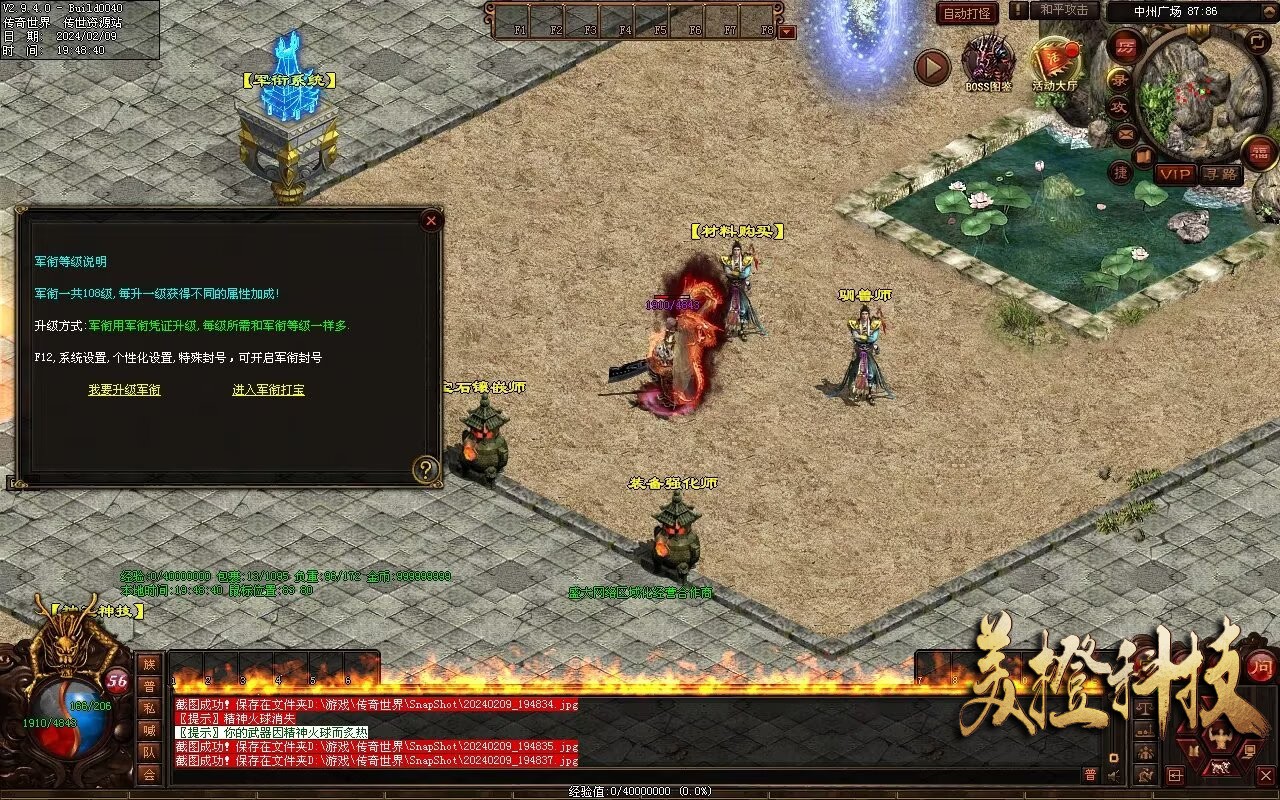
Task: Expand the F-key hotbar dropdown arrow
Action: [787, 31]
